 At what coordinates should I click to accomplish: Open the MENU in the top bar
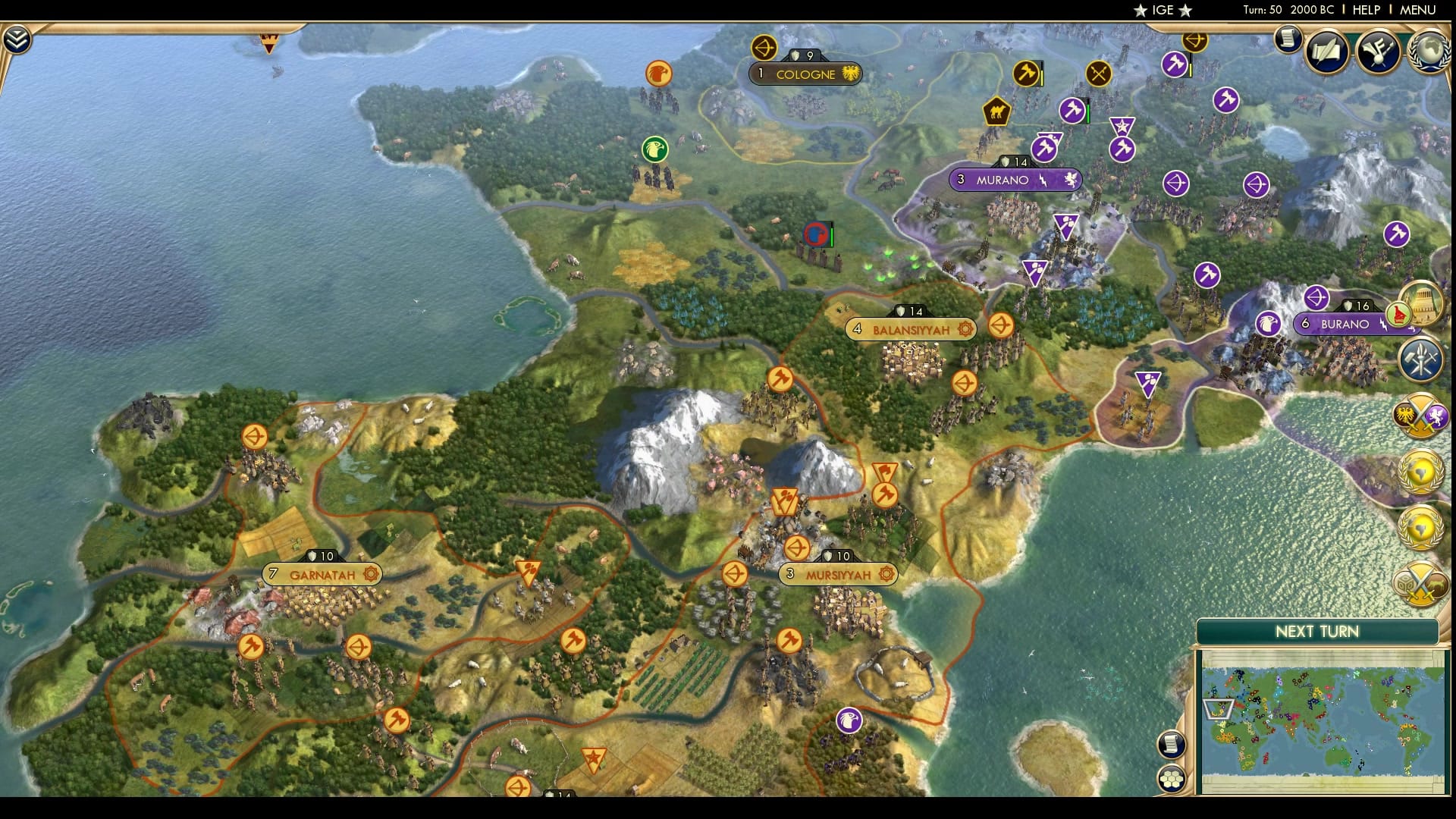pos(1417,11)
